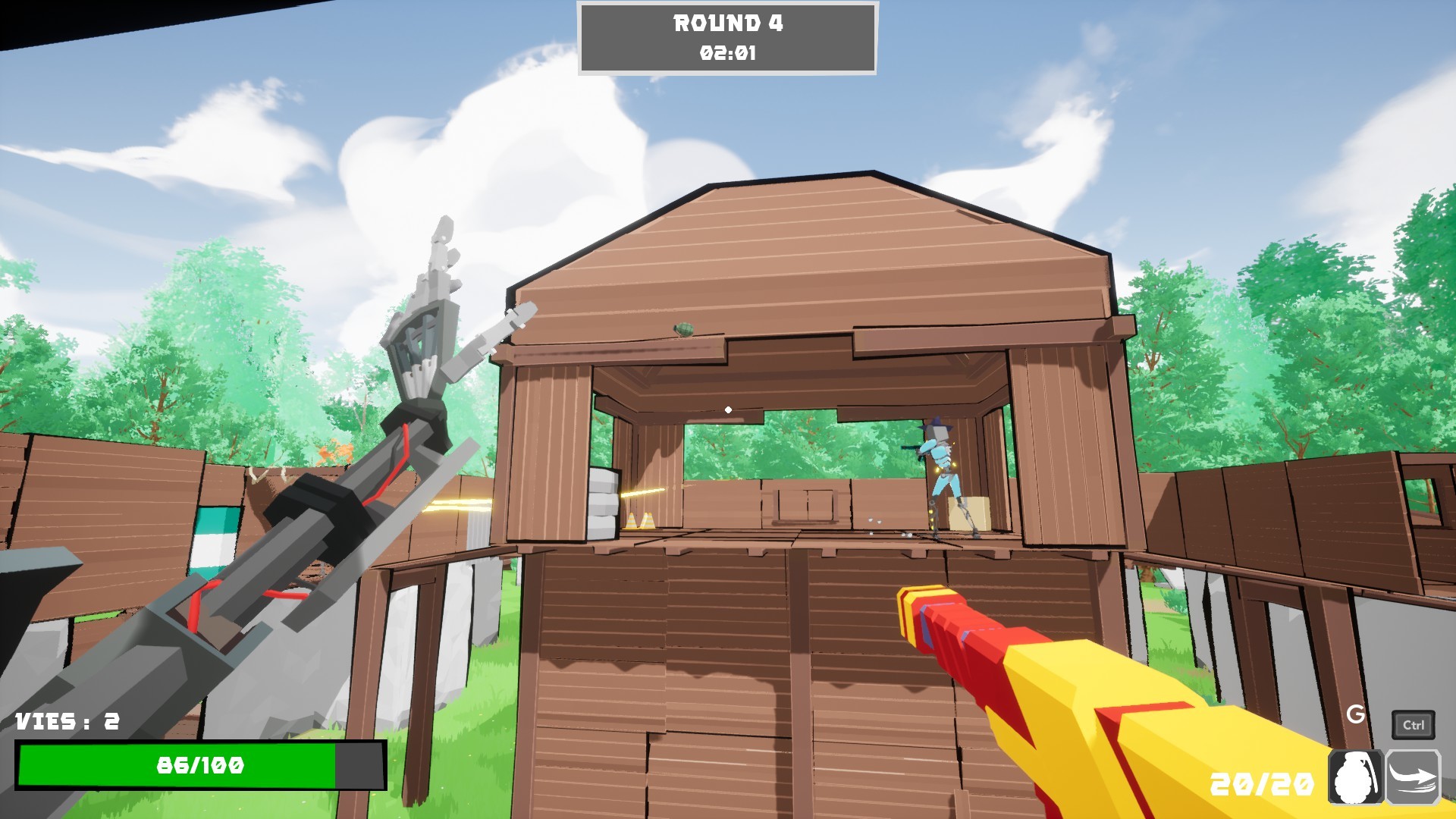The width and height of the screenshot is (1456, 819).
Task: Click the G keybind hint above the grenade
Action: click(1355, 714)
